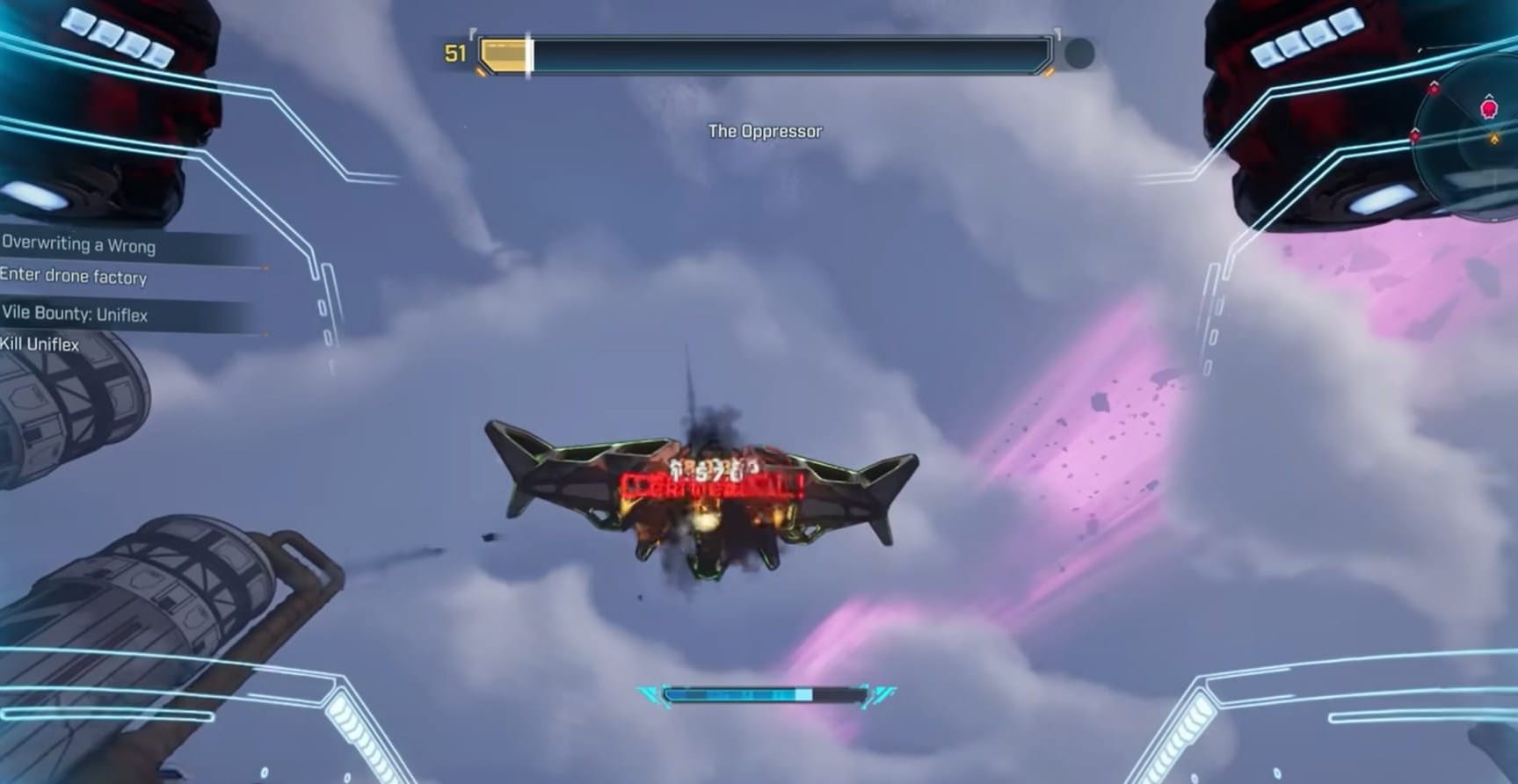
Task: Select the Overwriting a Wrong quest tracker
Action: pos(79,245)
